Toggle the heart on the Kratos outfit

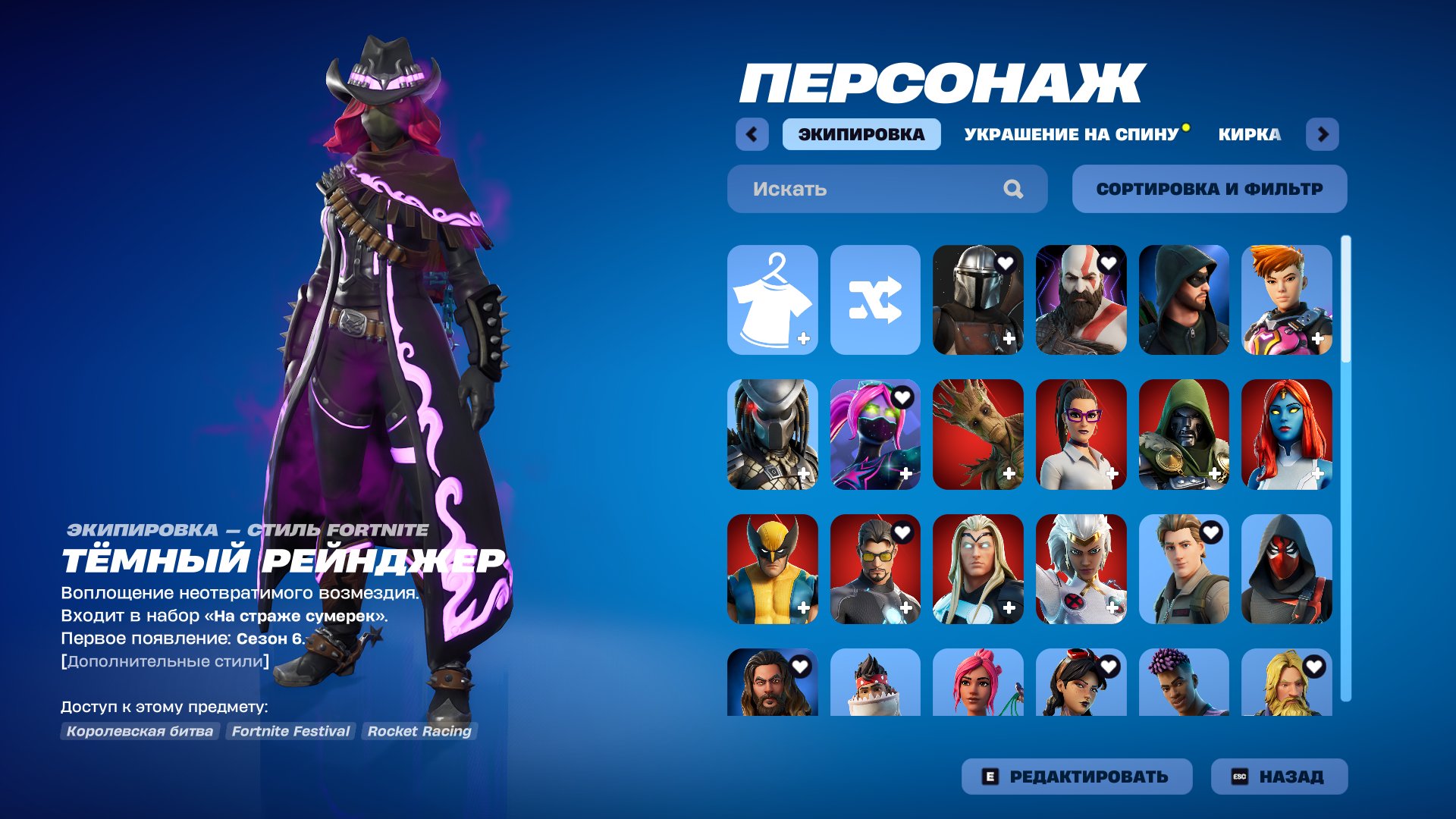pos(1109,262)
